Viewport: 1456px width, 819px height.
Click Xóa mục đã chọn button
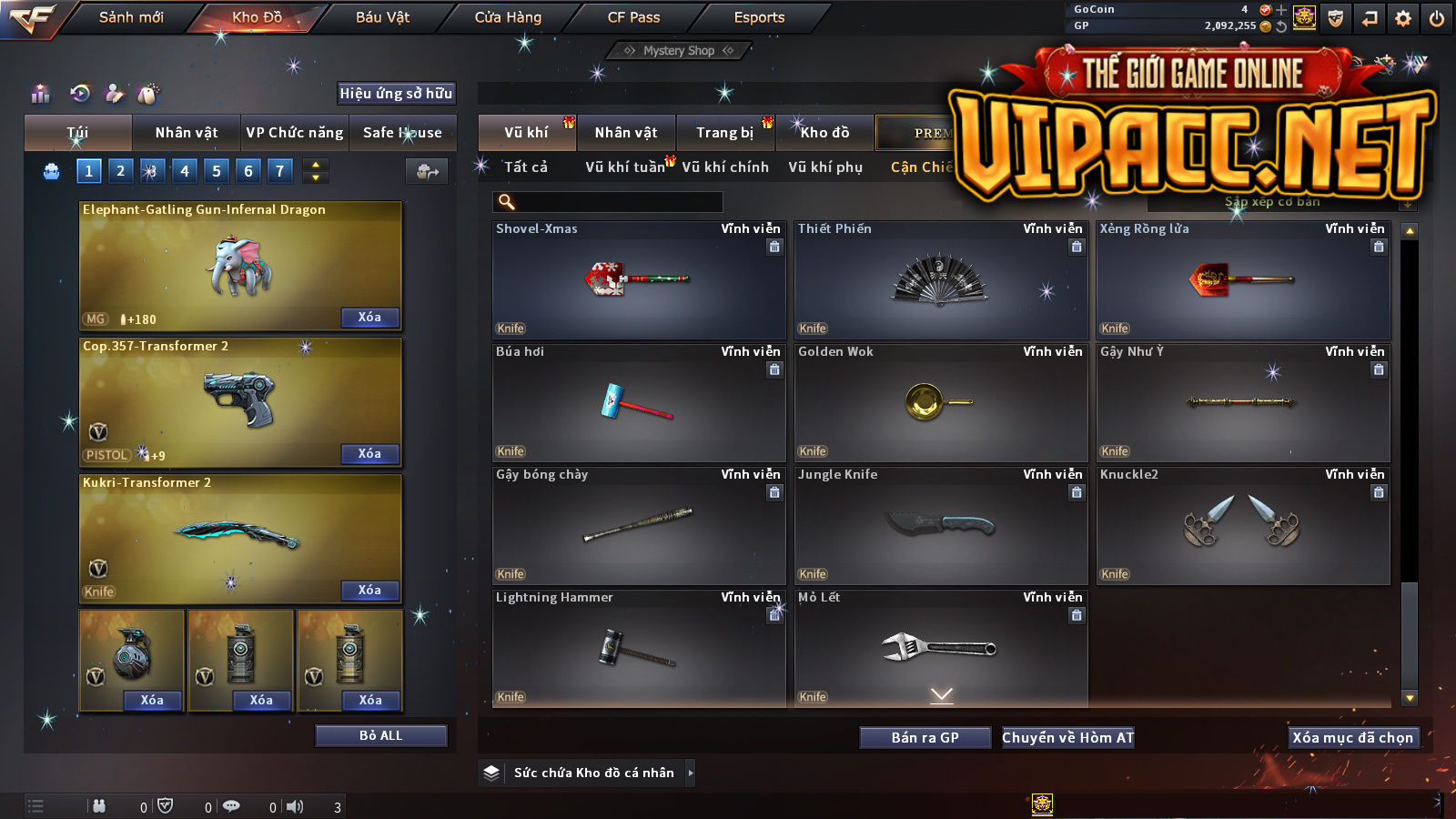1353,737
